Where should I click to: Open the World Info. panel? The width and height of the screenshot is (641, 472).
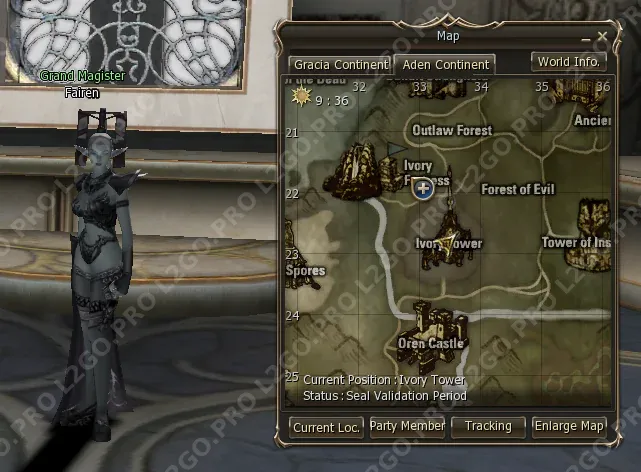click(x=569, y=61)
